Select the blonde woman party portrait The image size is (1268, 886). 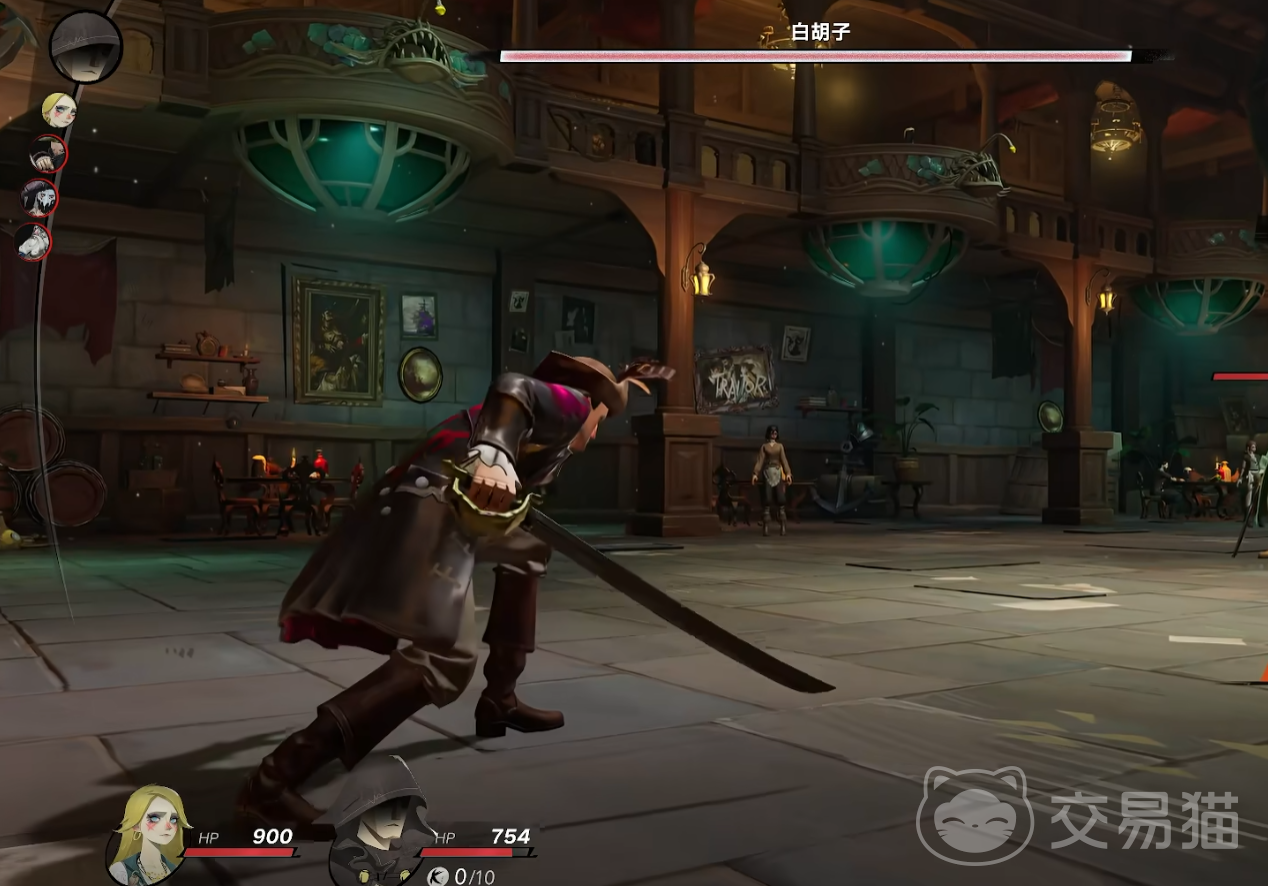pos(149,836)
